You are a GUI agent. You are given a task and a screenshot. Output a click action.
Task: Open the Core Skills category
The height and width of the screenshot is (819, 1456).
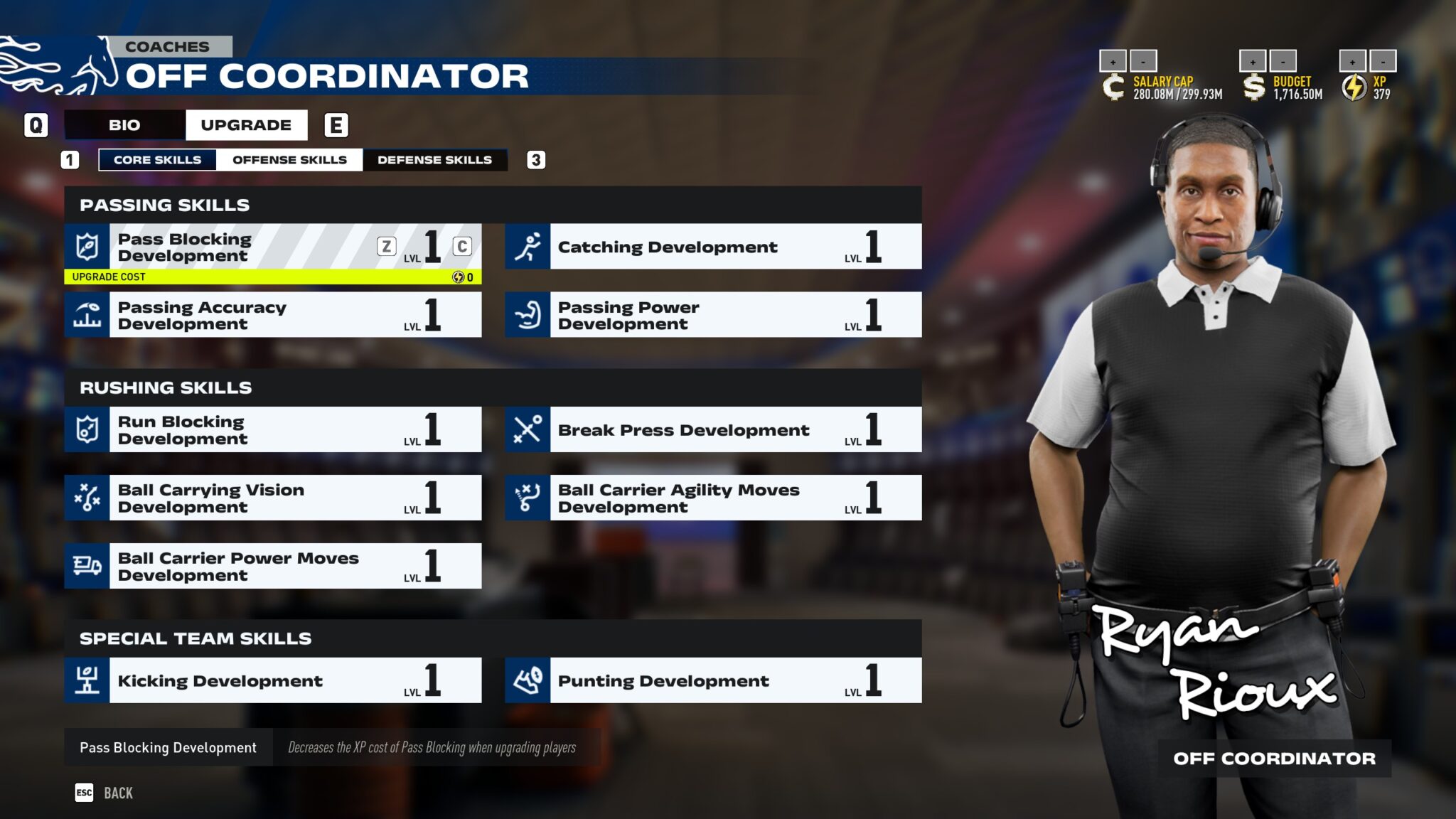coord(157,160)
